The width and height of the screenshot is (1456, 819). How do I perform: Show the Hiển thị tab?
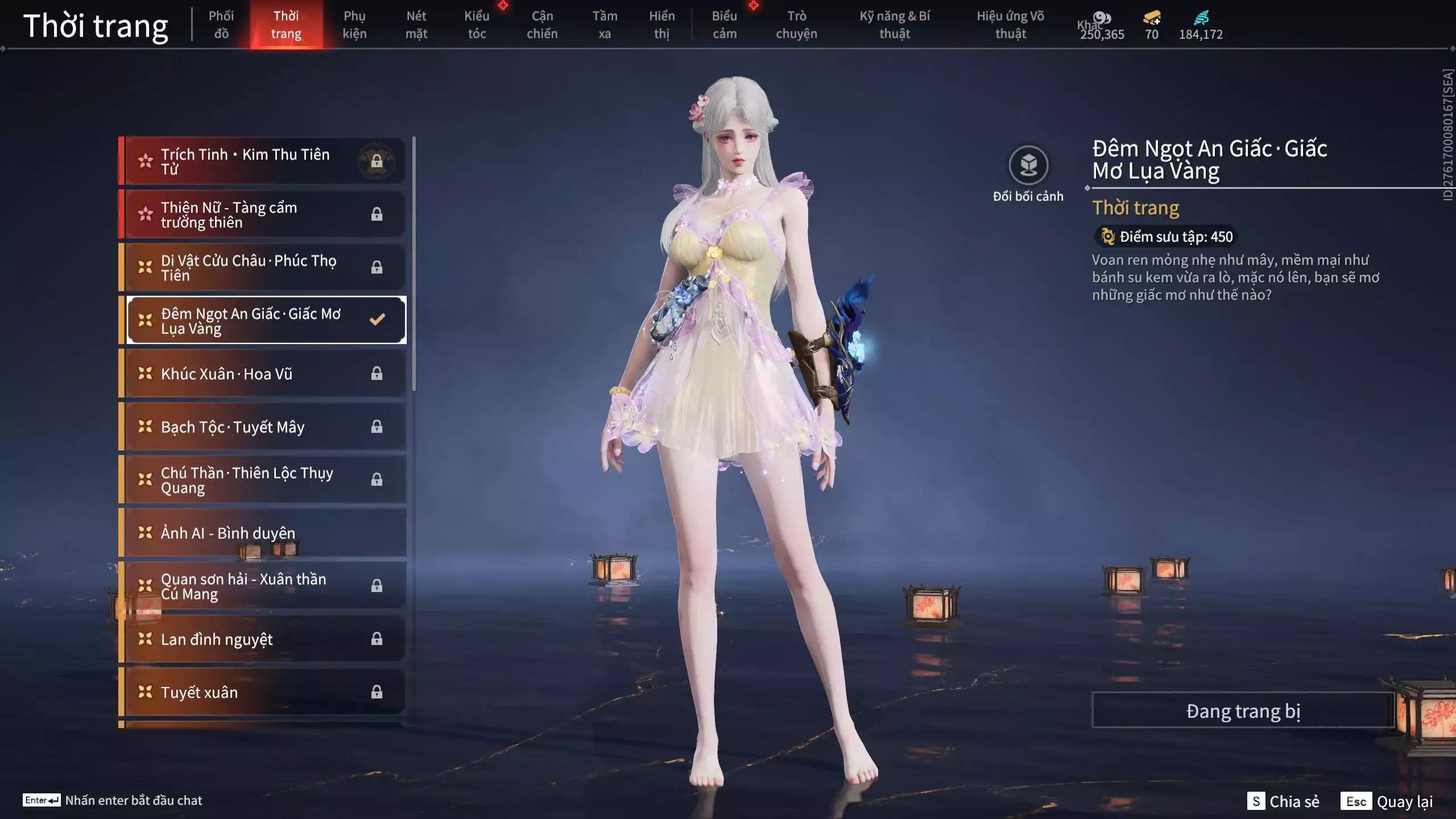661,24
